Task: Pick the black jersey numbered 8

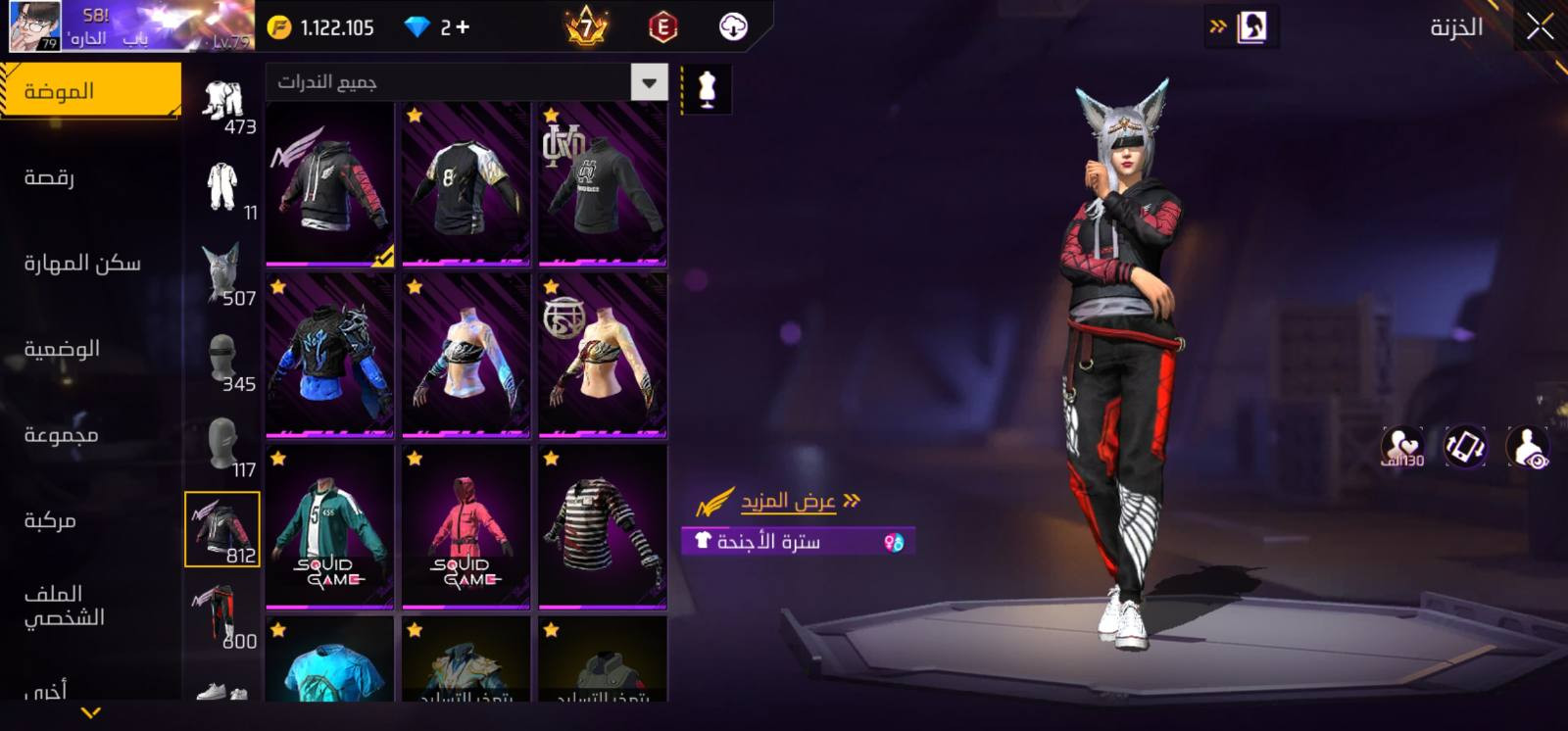Action: 466,183
